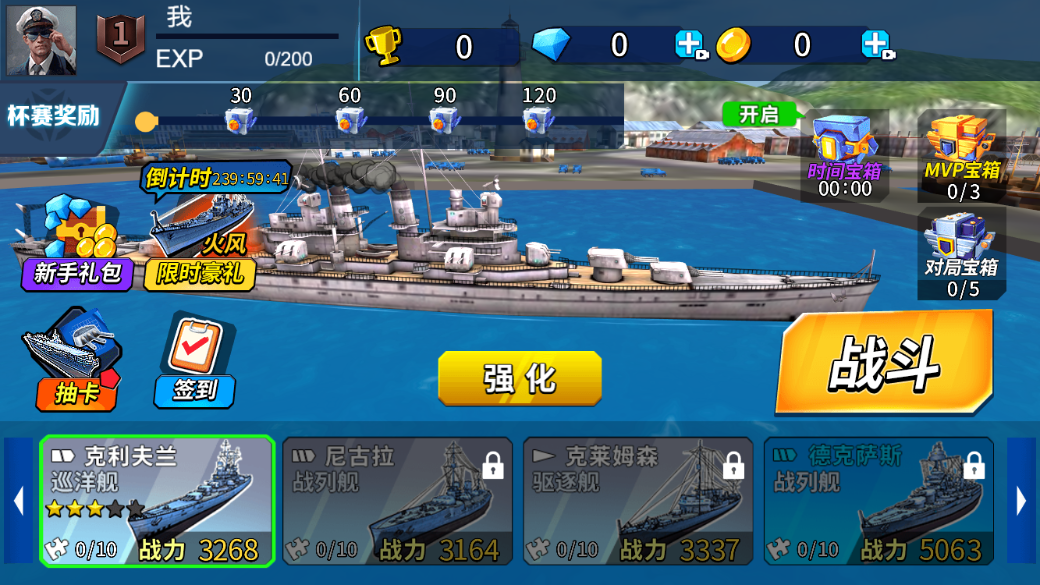Open the 抽卡 card draw
The width and height of the screenshot is (1040, 585).
point(71,362)
